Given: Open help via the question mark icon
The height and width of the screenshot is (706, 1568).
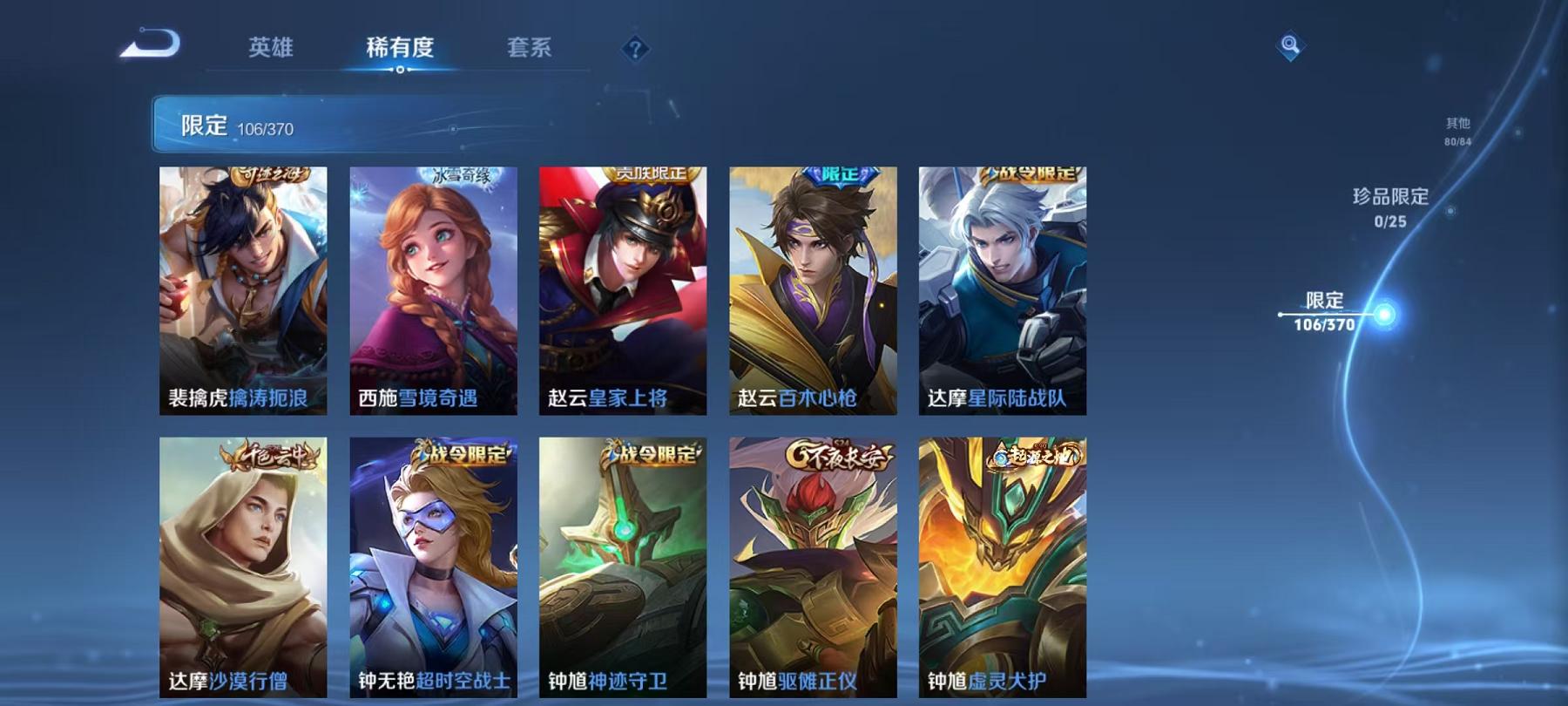Looking at the screenshot, I should (634, 48).
